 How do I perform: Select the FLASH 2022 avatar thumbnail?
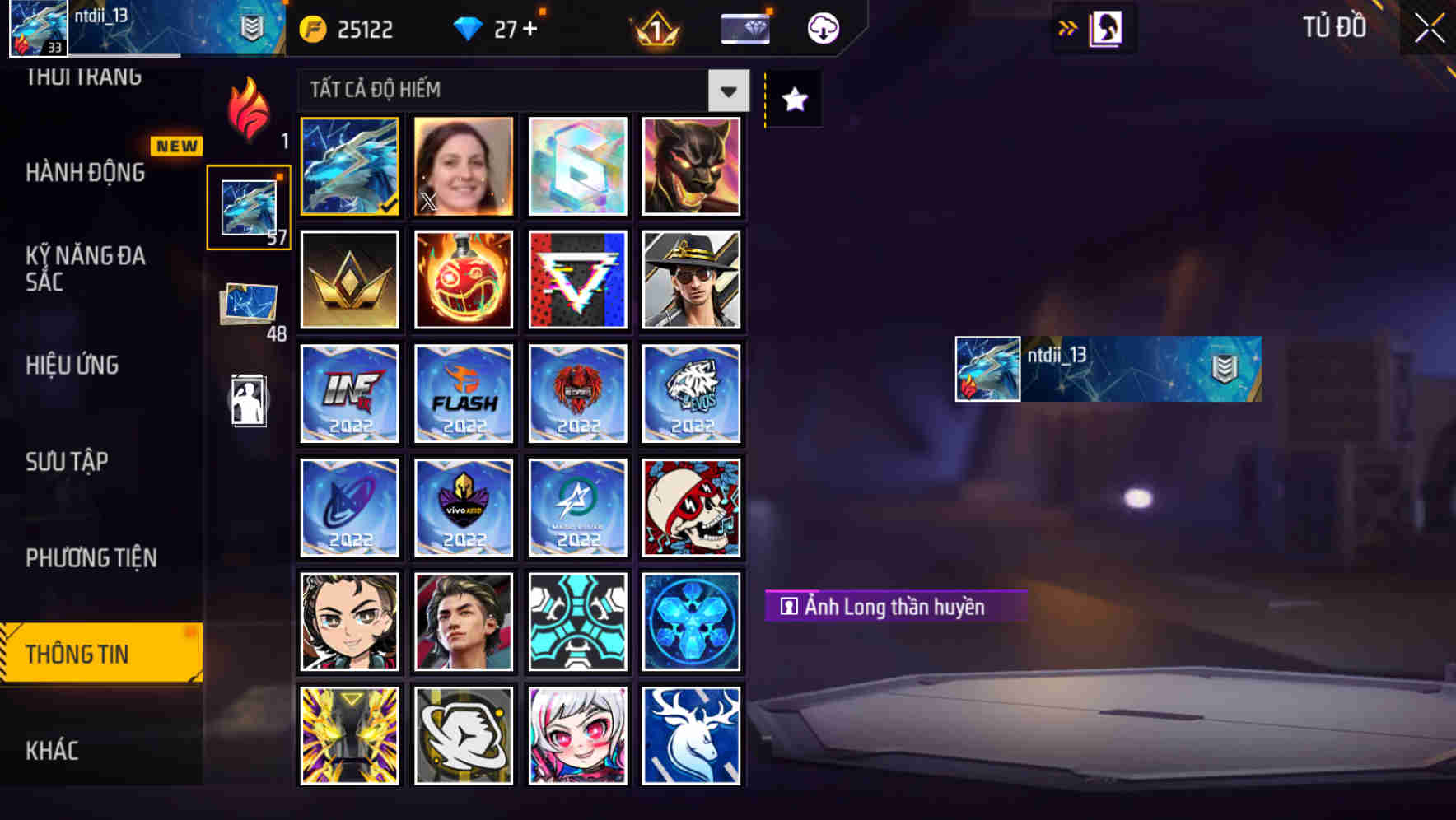point(463,394)
